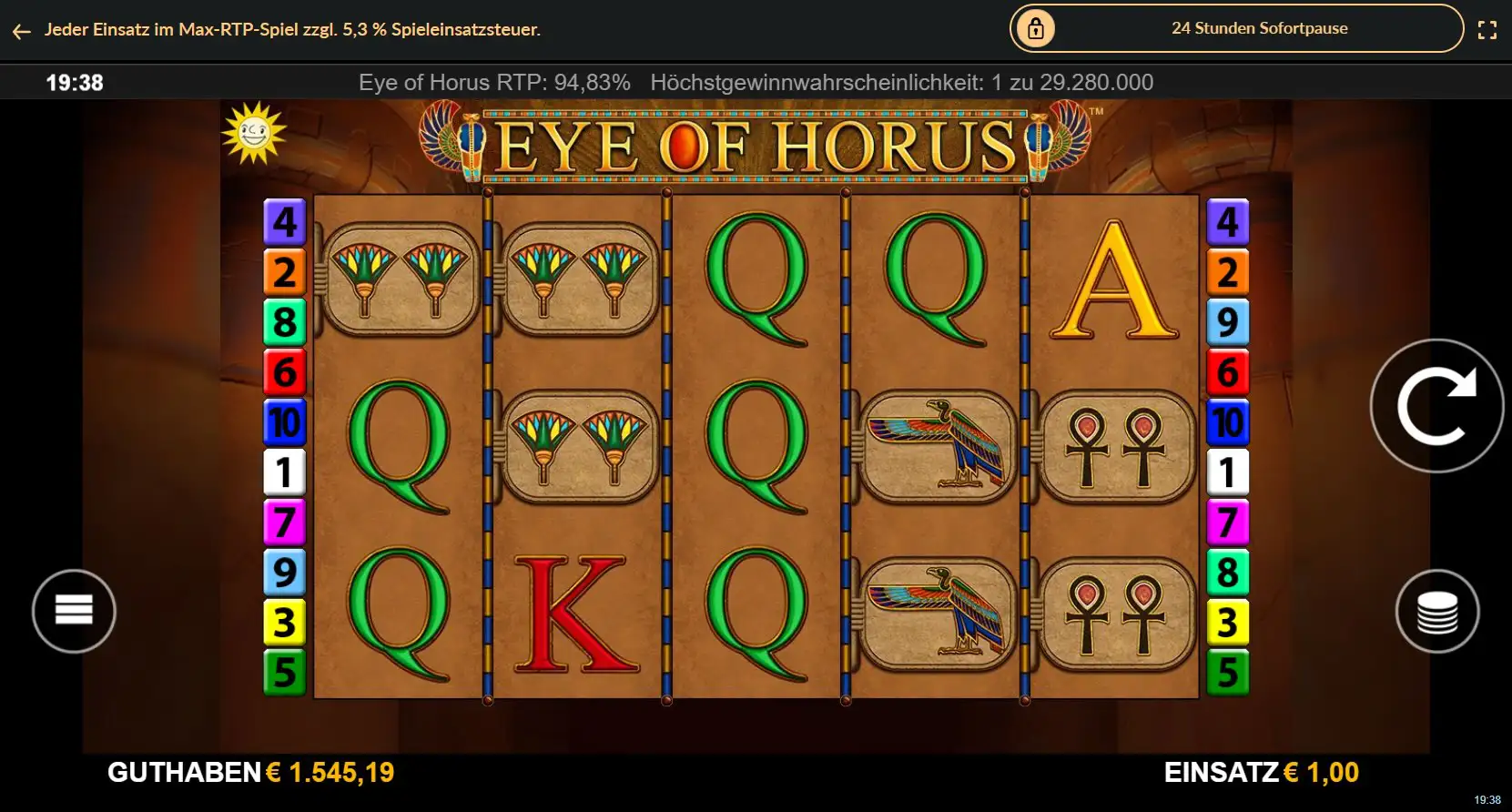Screen dimensions: 1512x812
Task: Select payline 1 on the left panel
Action: tap(285, 472)
